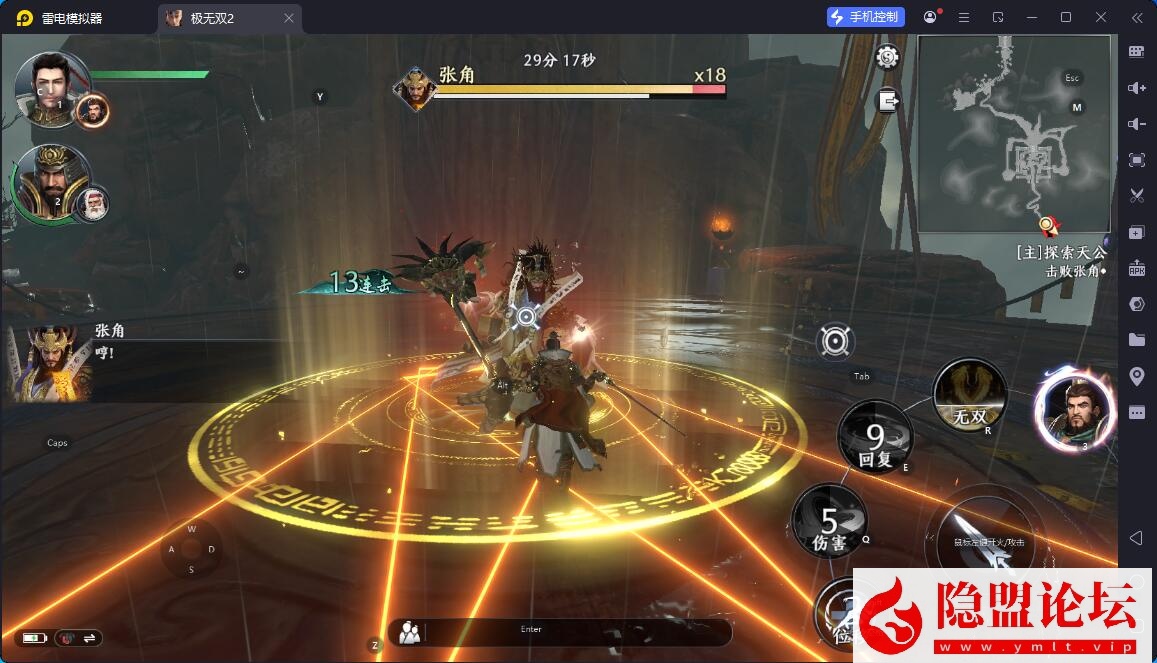Toggle the target lock-on button

pyautogui.click(x=834, y=342)
